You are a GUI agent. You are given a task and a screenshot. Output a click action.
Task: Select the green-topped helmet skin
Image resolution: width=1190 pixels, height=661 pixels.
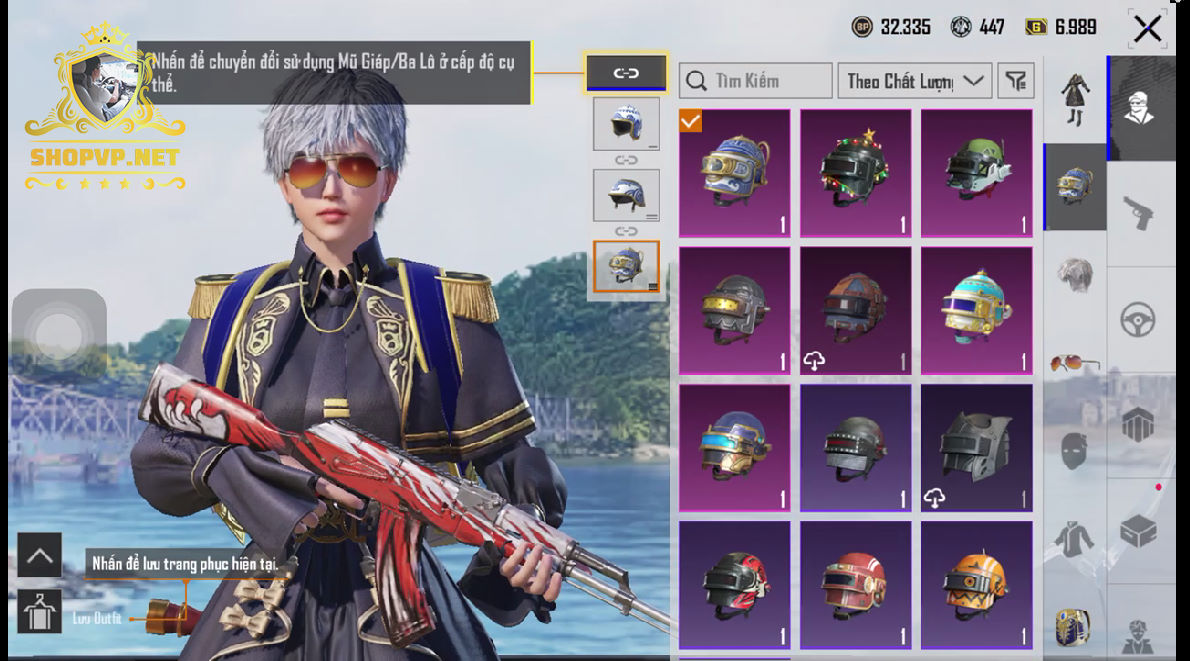click(976, 172)
